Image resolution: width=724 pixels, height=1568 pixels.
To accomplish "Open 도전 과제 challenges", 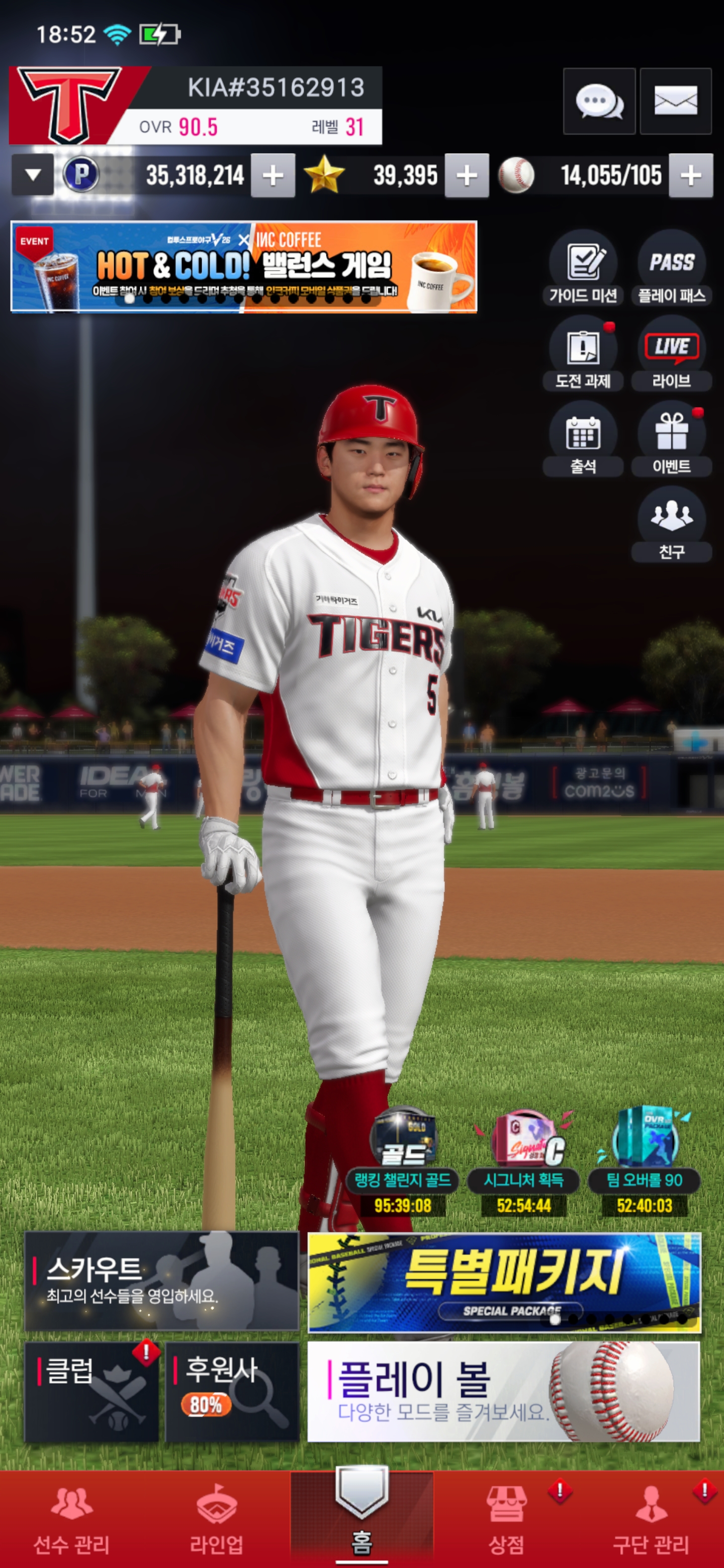I will tap(583, 354).
